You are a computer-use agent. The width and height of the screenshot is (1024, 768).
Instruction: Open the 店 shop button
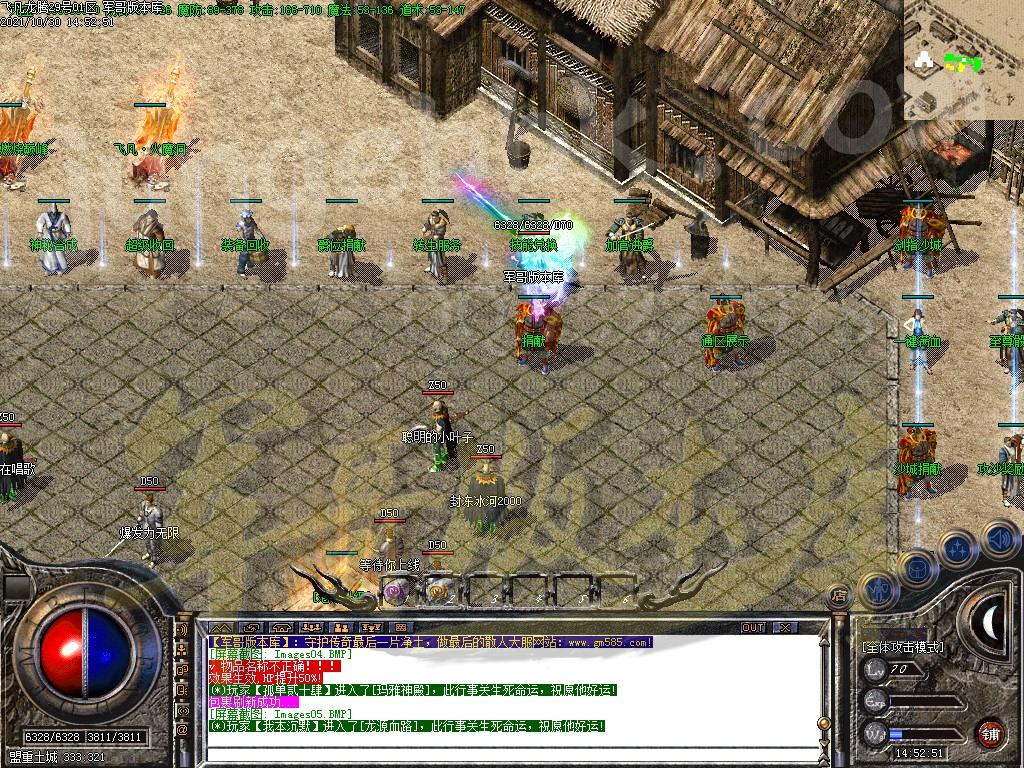pos(838,597)
